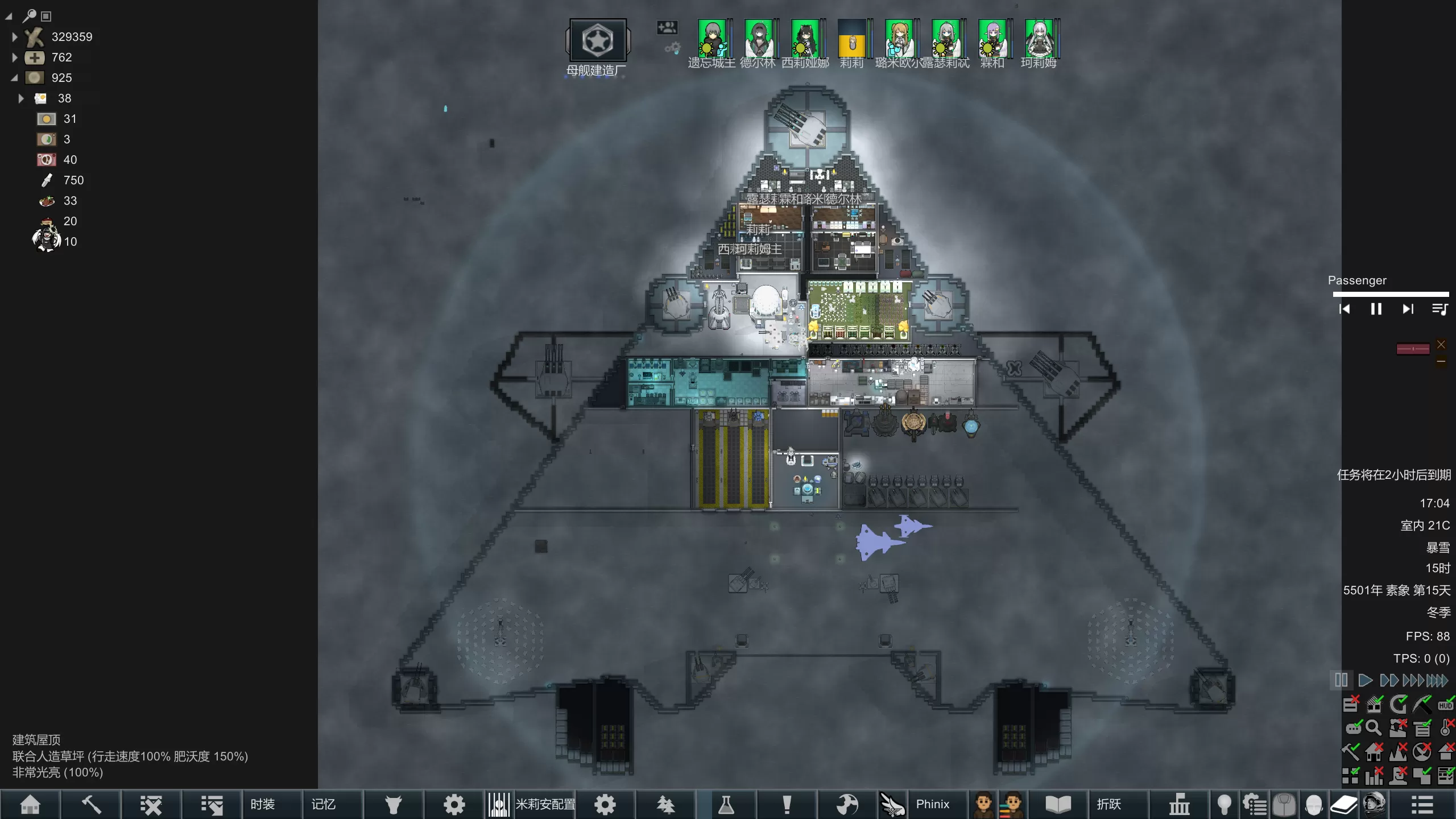Set game speed to normal single arrow
1456x819 pixels.
(x=1365, y=680)
